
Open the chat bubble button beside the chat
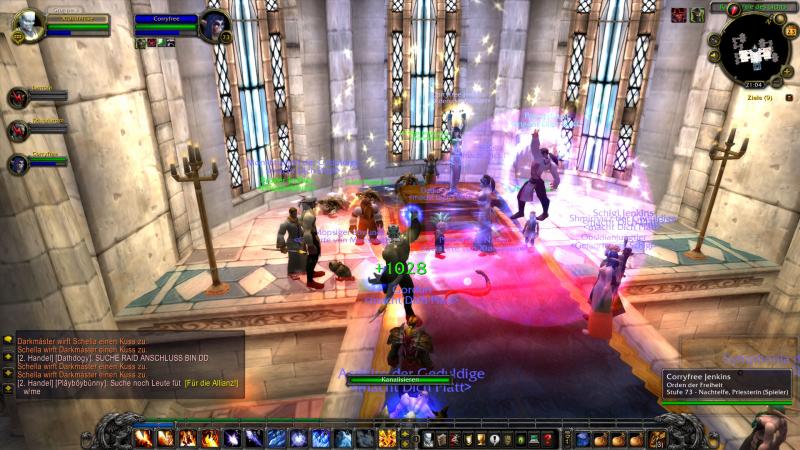8,340
